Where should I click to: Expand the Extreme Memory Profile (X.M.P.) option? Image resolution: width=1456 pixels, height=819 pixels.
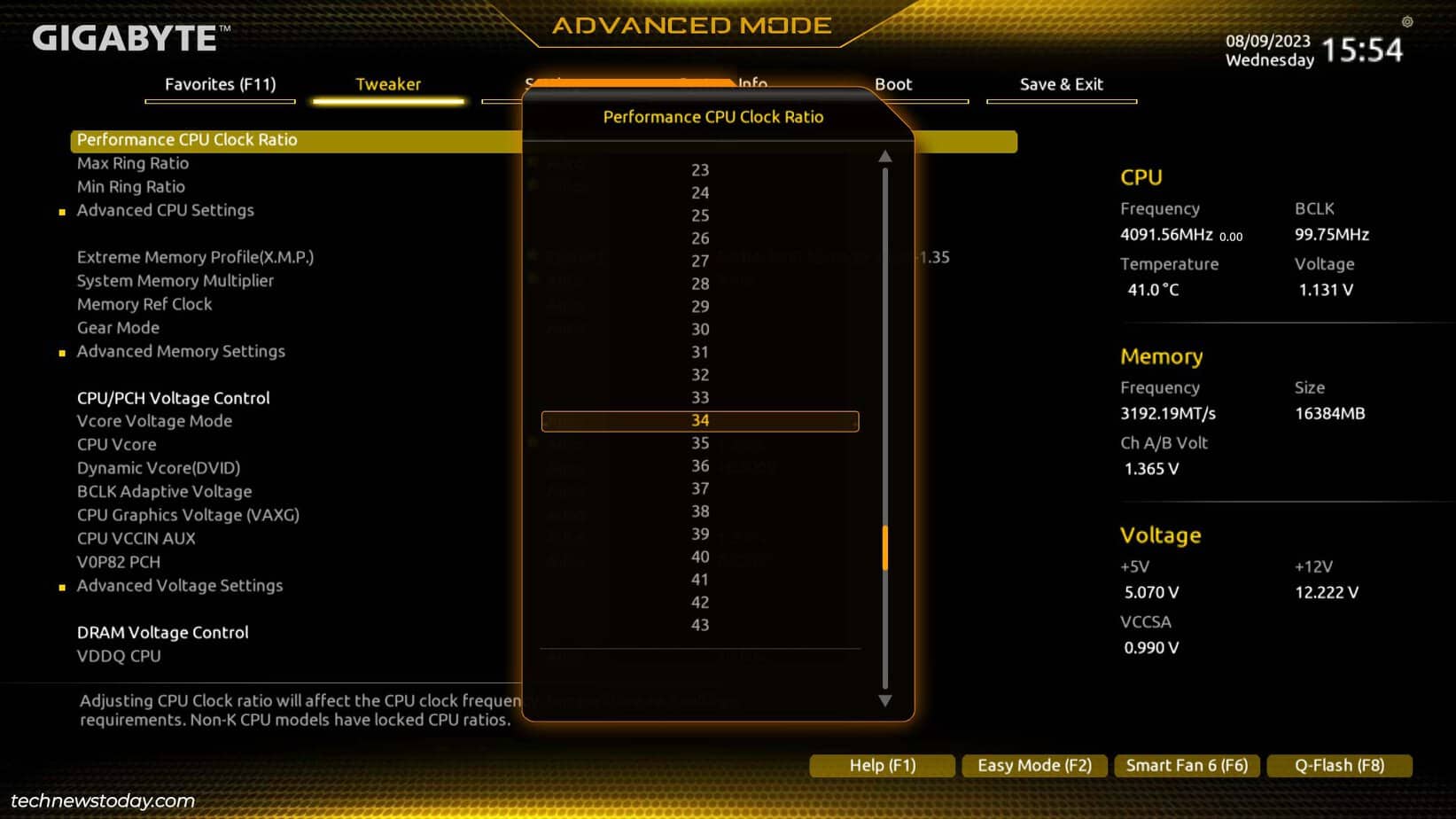pos(193,257)
